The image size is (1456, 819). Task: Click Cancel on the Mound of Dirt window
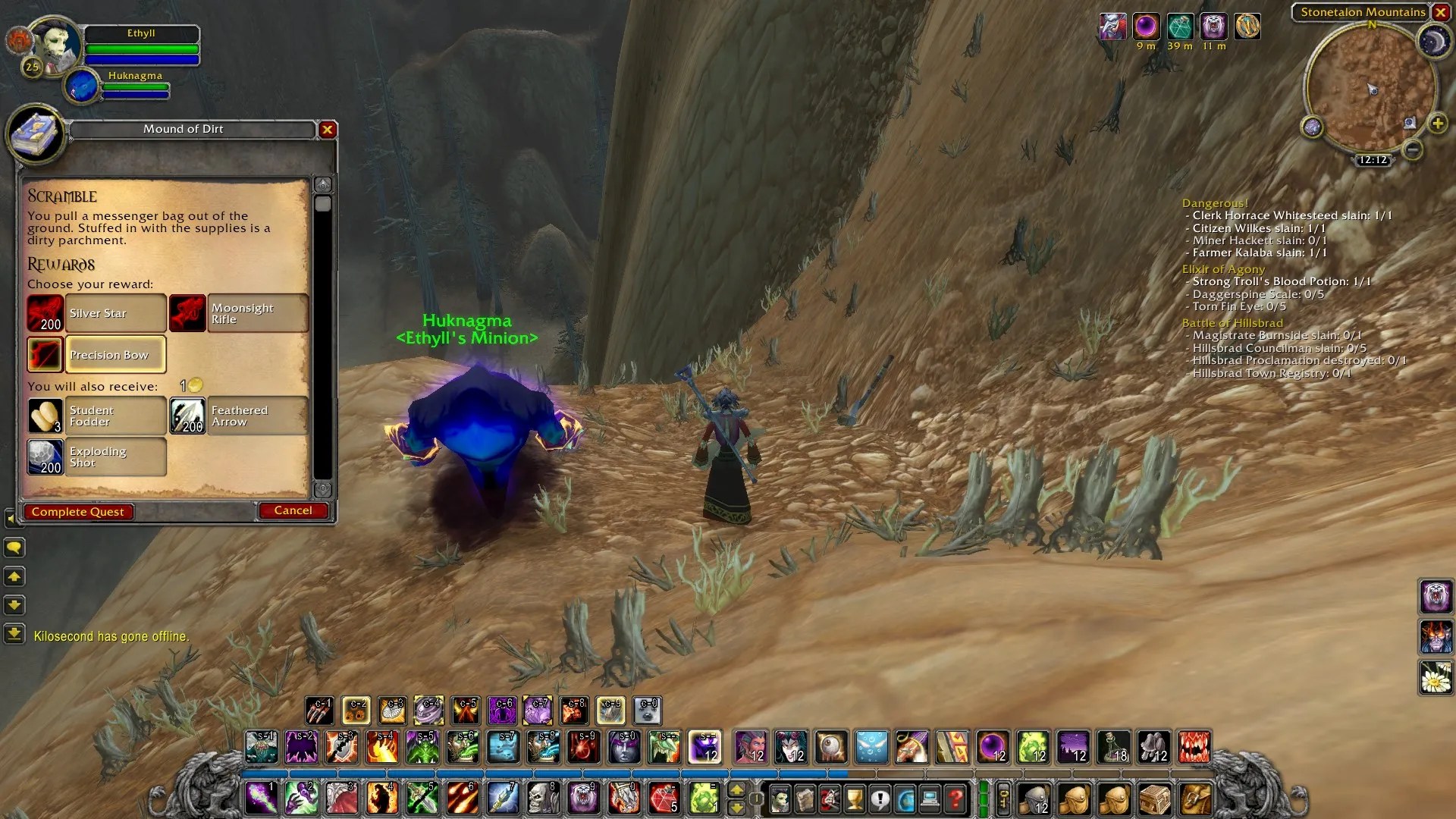pyautogui.click(x=293, y=510)
